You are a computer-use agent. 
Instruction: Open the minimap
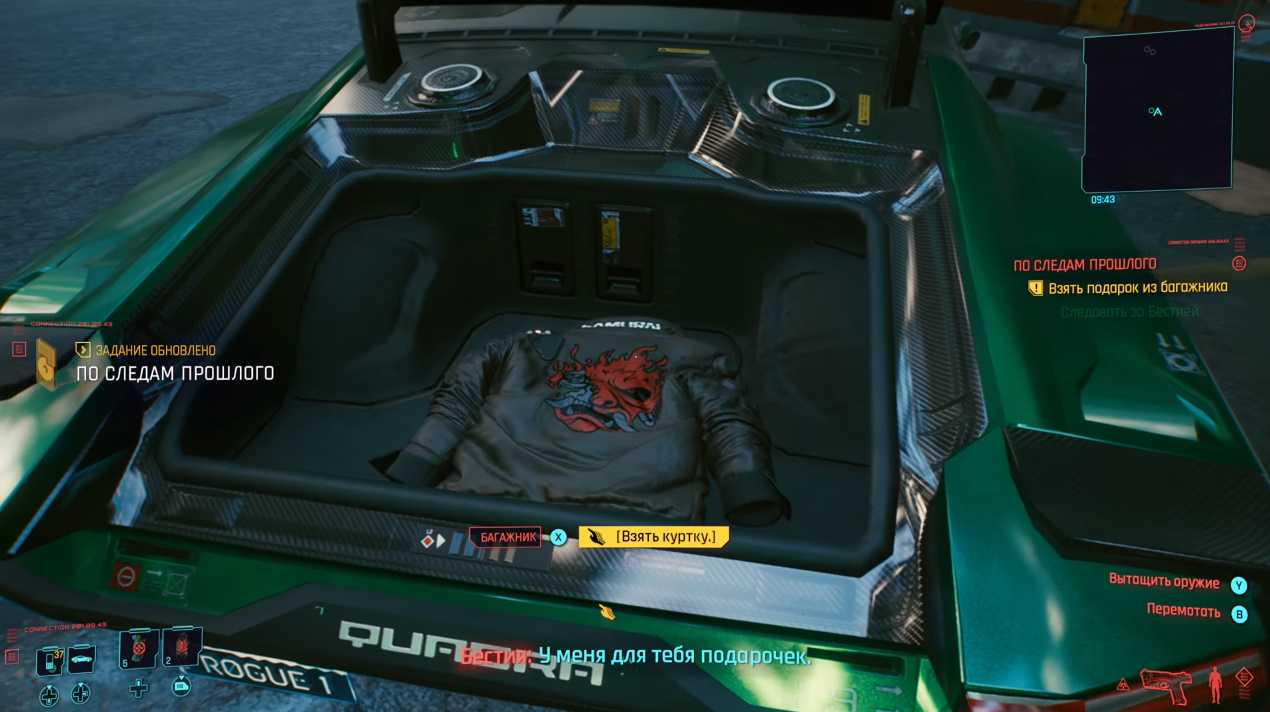tap(1158, 109)
